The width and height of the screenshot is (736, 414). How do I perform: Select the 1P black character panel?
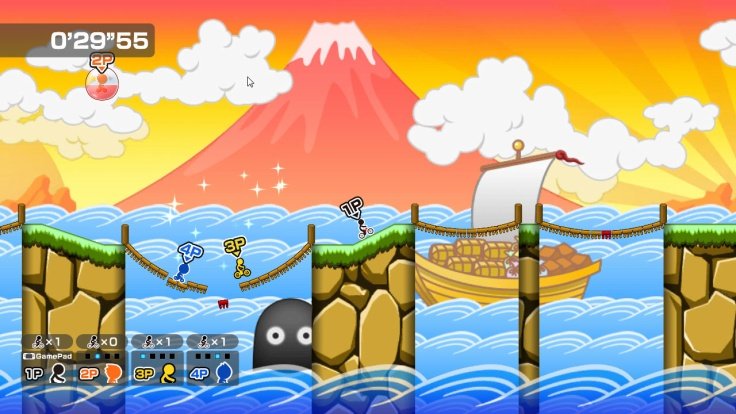click(47, 372)
